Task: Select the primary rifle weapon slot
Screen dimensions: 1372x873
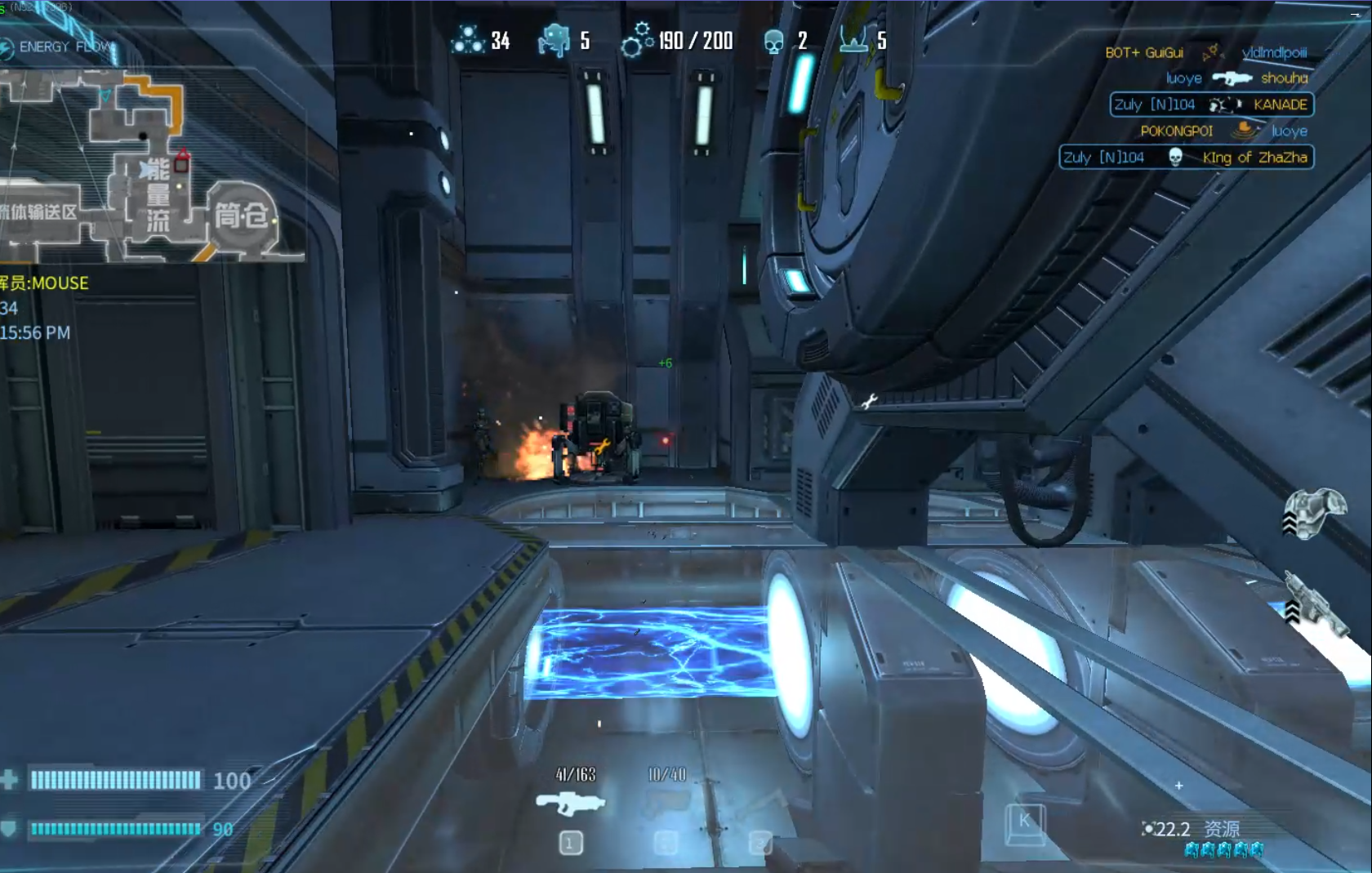Action: click(571, 804)
